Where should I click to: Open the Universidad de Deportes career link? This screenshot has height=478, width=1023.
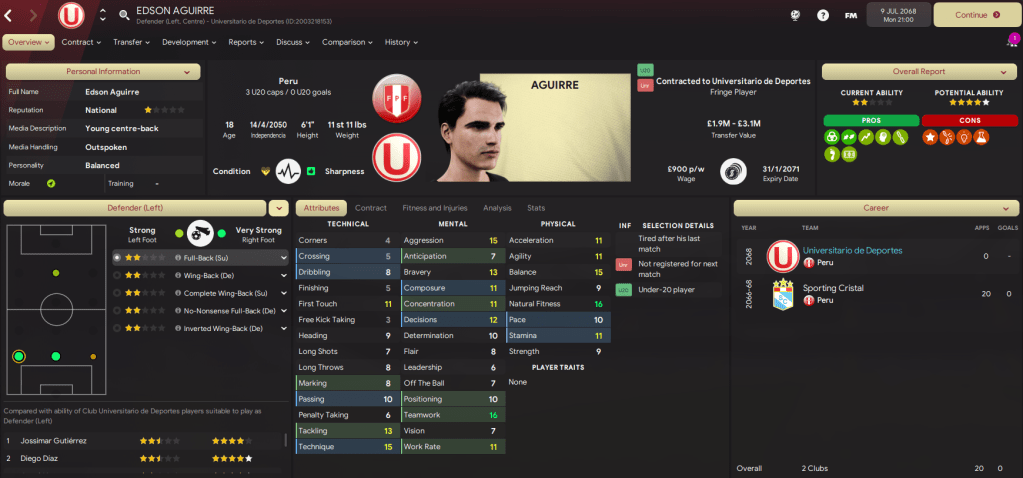point(851,250)
